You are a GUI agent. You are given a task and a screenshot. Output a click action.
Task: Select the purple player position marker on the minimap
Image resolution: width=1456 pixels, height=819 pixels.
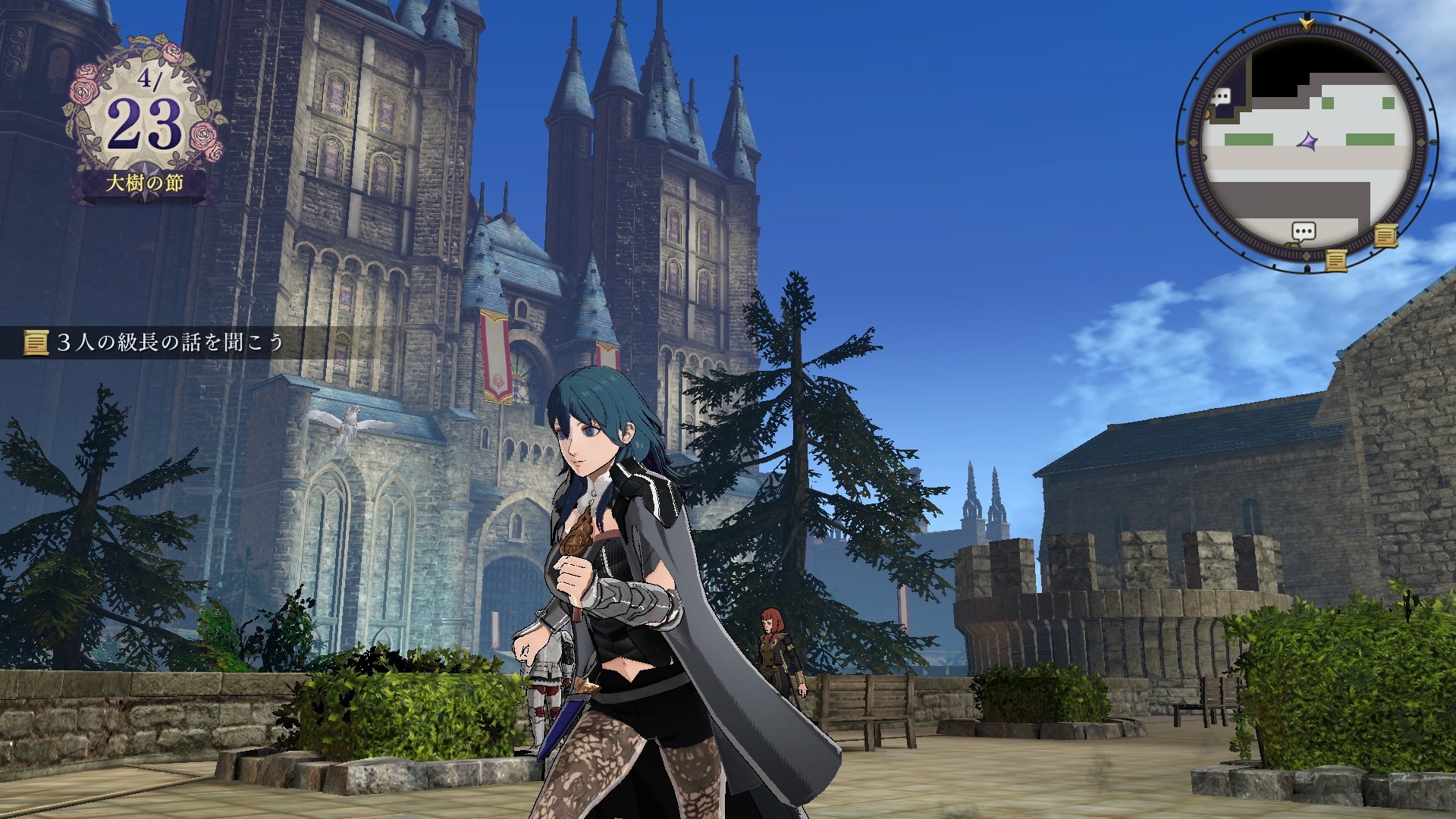(1308, 141)
